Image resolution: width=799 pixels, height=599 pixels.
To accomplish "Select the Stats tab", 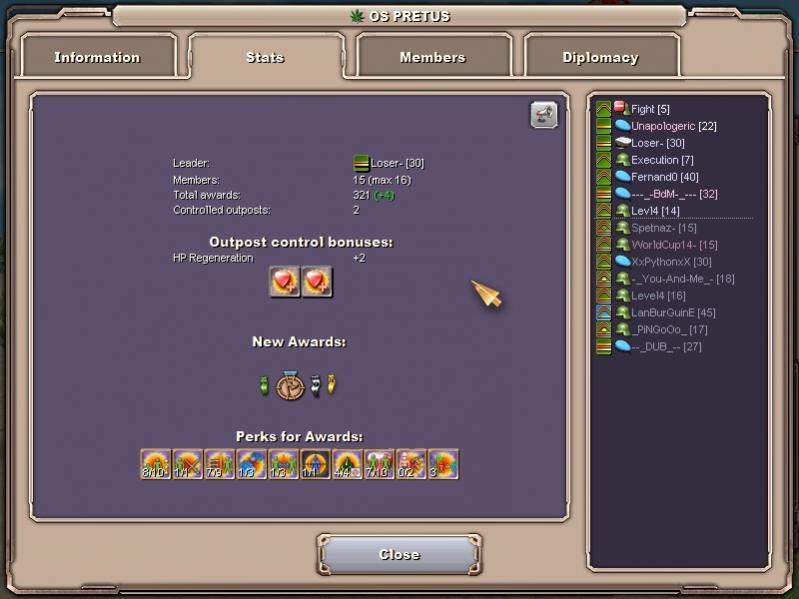I will [x=265, y=57].
